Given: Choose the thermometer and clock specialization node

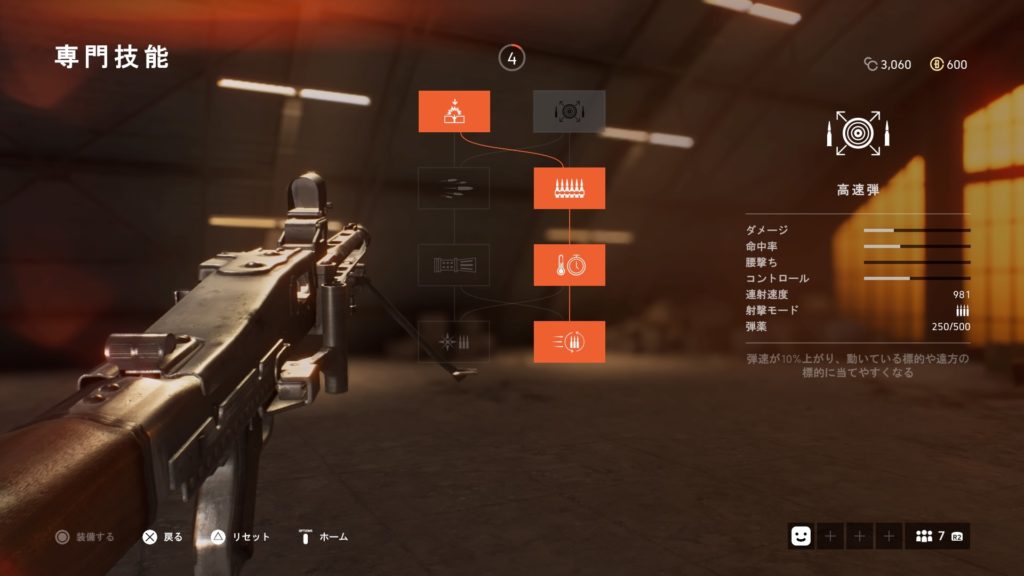Looking at the screenshot, I should pyautogui.click(x=569, y=265).
